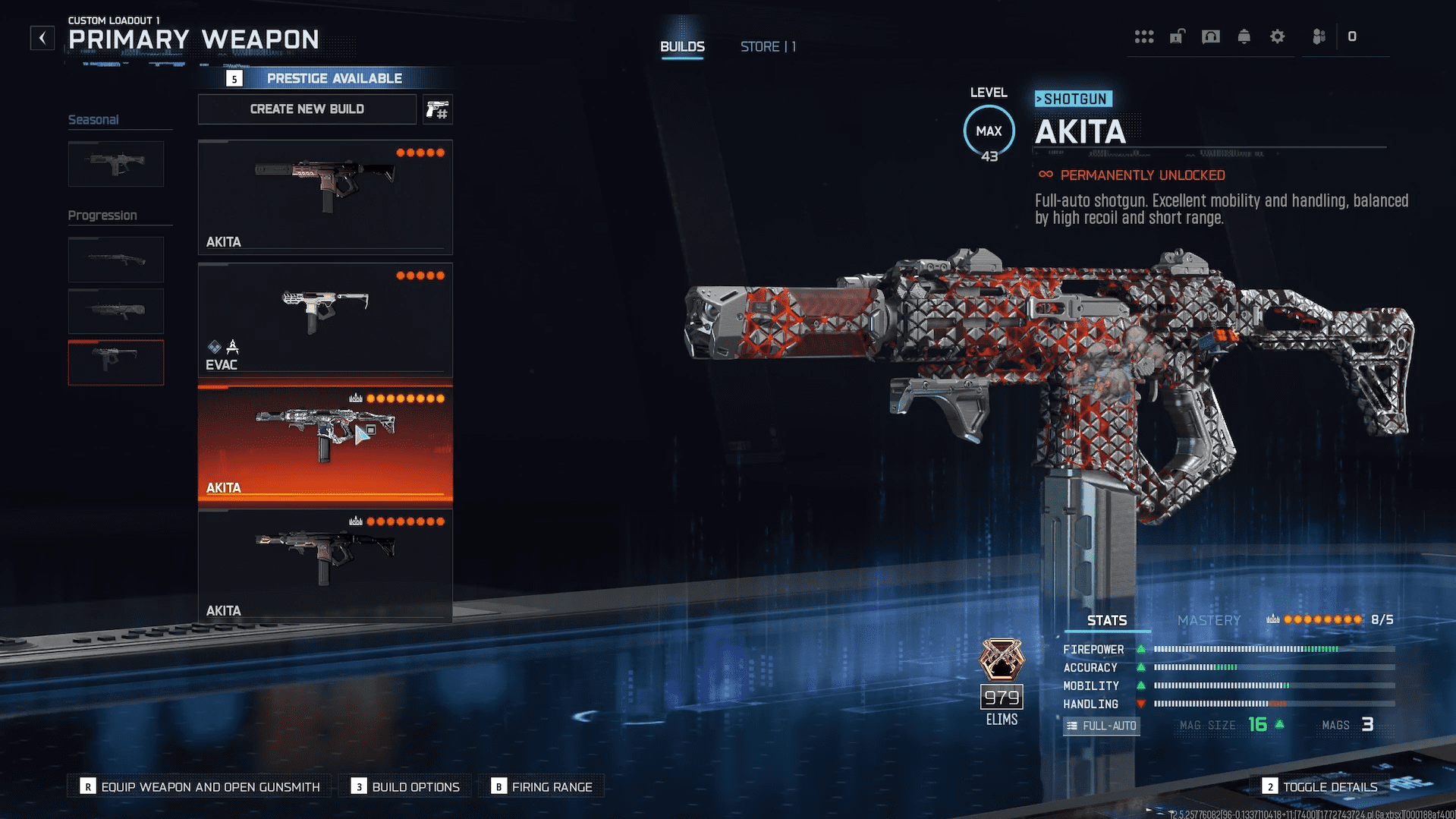Open the social party icon
The height and width of the screenshot is (819, 1456).
pos(1319,36)
